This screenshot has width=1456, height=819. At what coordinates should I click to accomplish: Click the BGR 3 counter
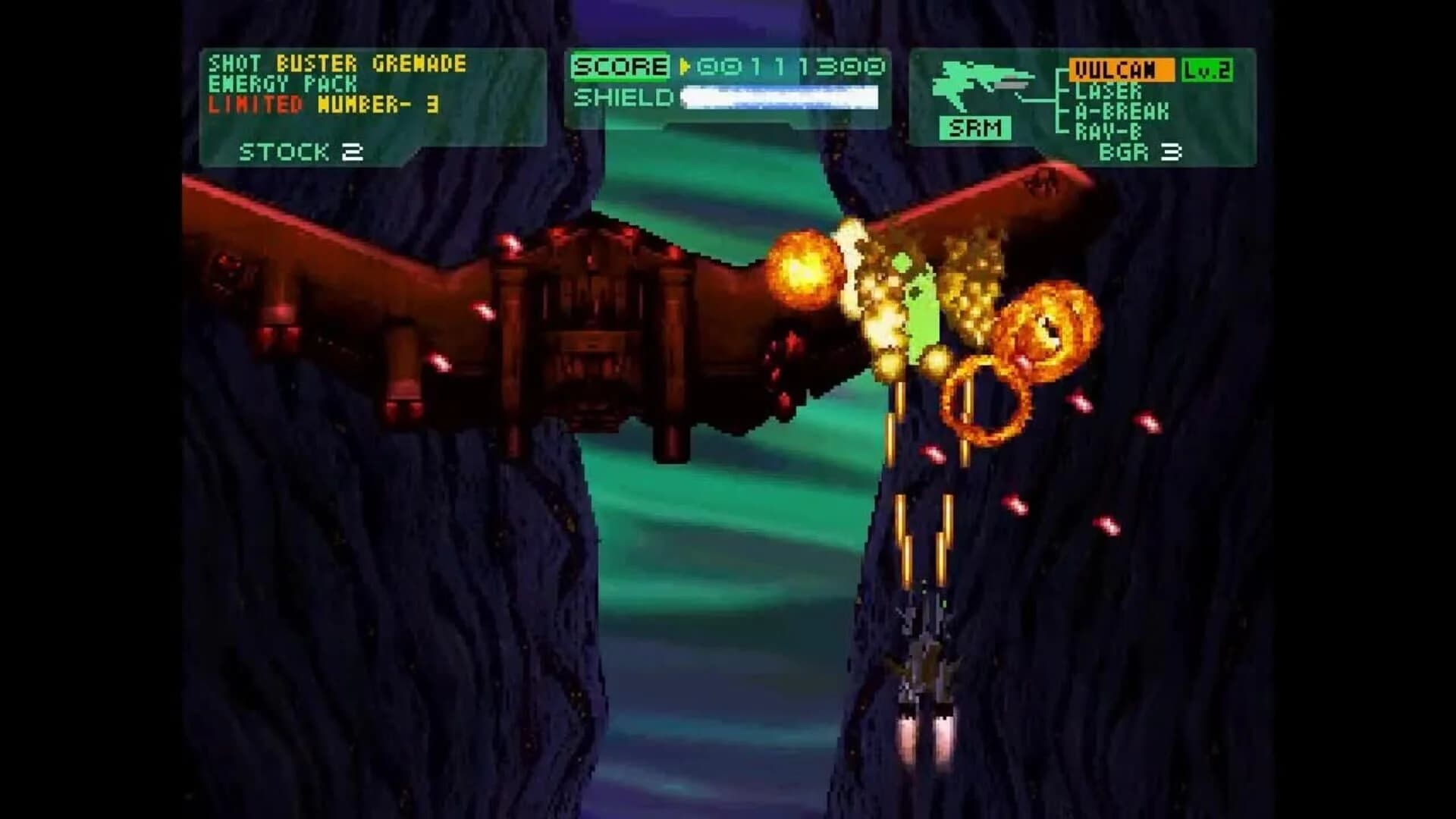click(x=1139, y=152)
